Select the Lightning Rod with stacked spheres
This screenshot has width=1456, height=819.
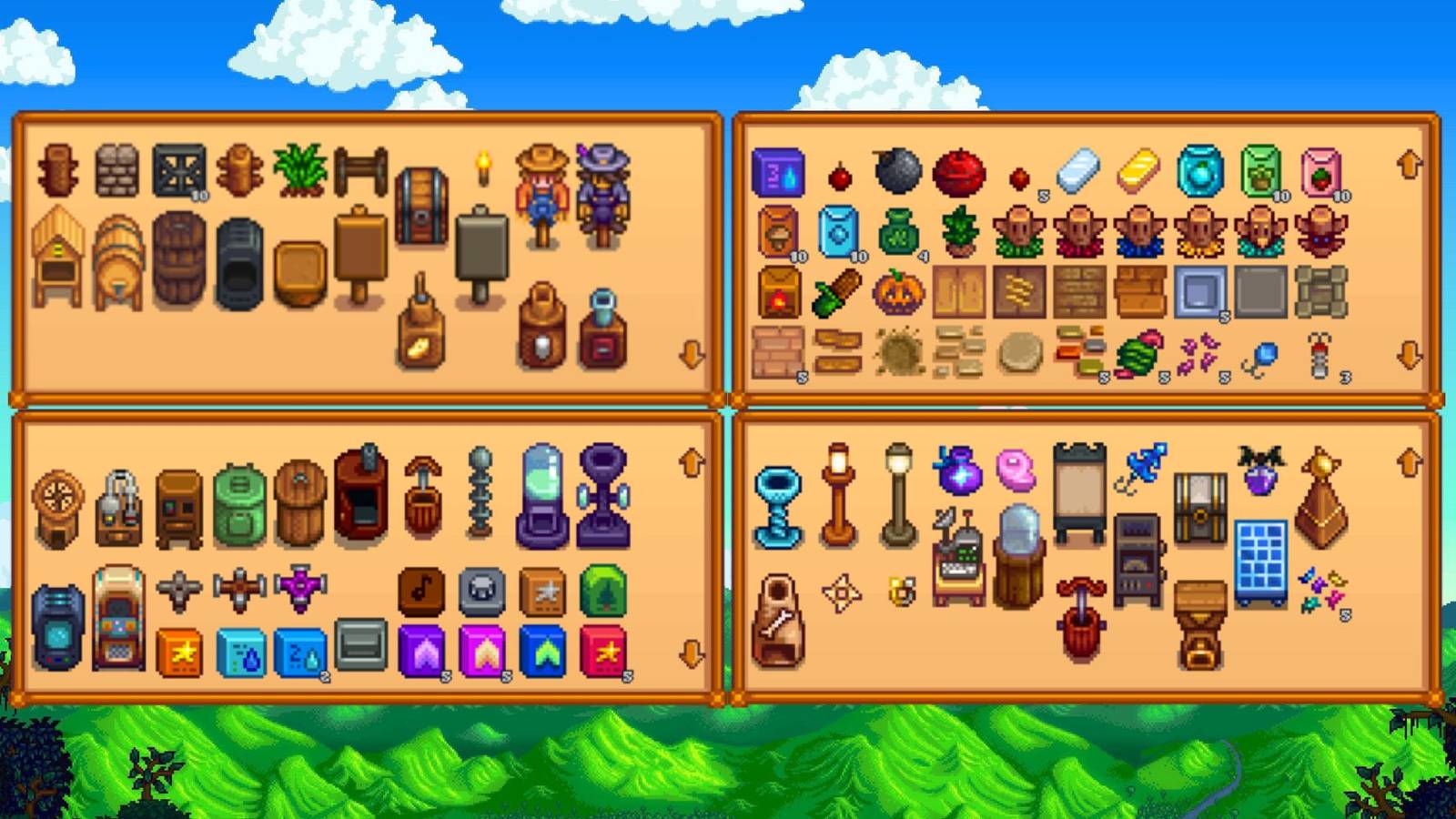[x=480, y=491]
